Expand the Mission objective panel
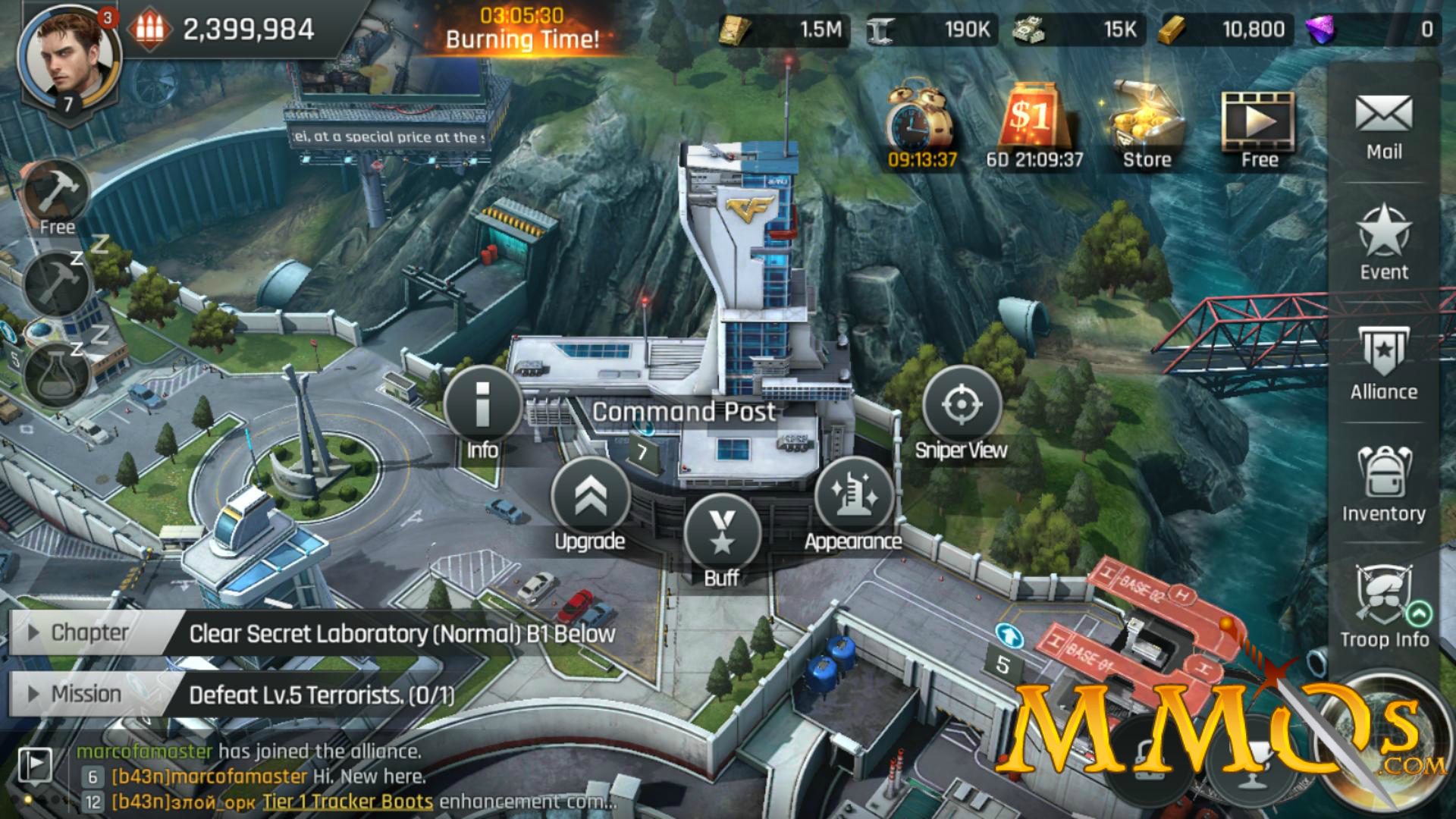The image size is (1456, 819). (x=32, y=694)
